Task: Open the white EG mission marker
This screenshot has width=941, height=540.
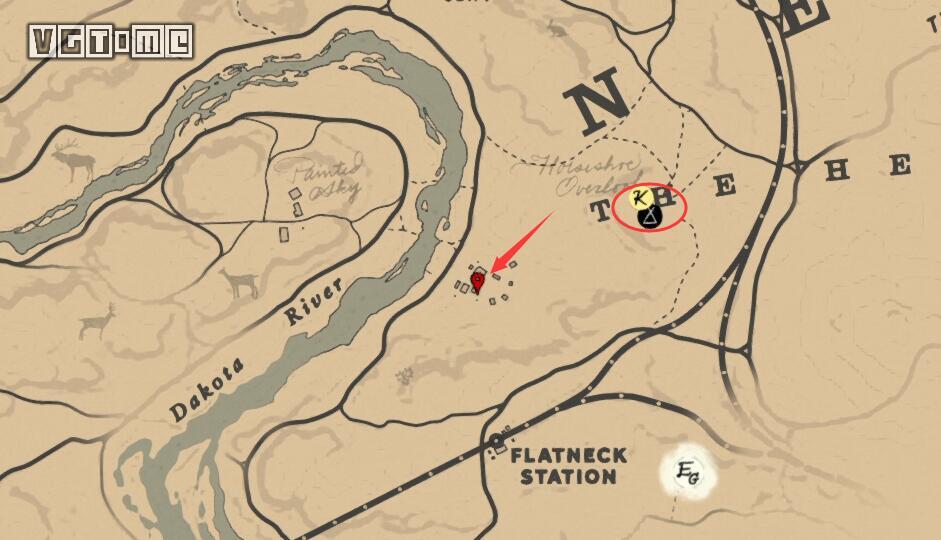Action: click(687, 471)
